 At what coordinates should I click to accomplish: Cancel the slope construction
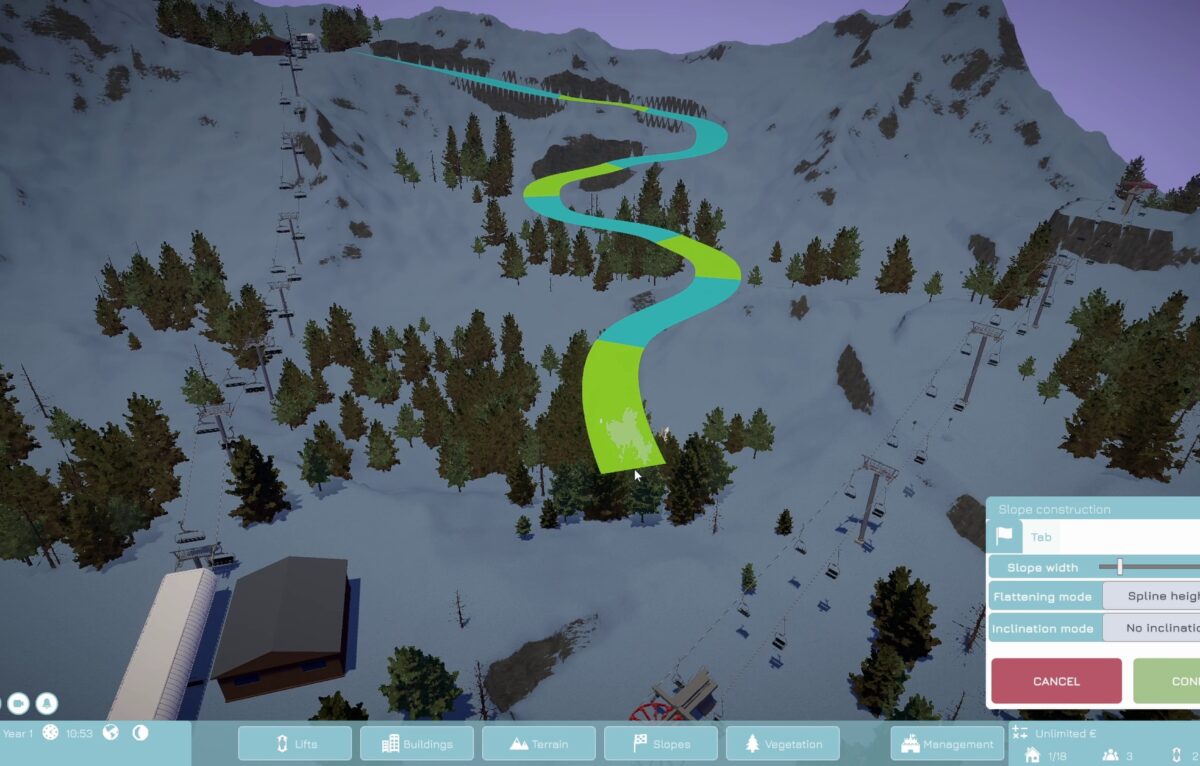(x=1056, y=681)
